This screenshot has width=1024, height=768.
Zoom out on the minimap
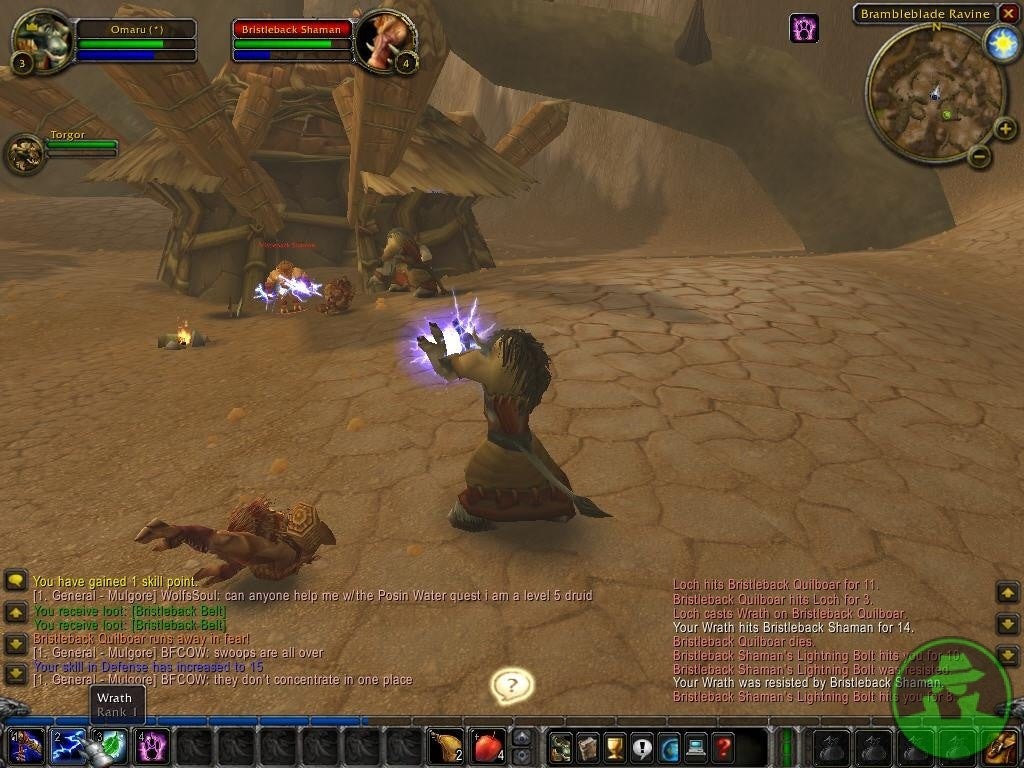pyautogui.click(x=980, y=156)
